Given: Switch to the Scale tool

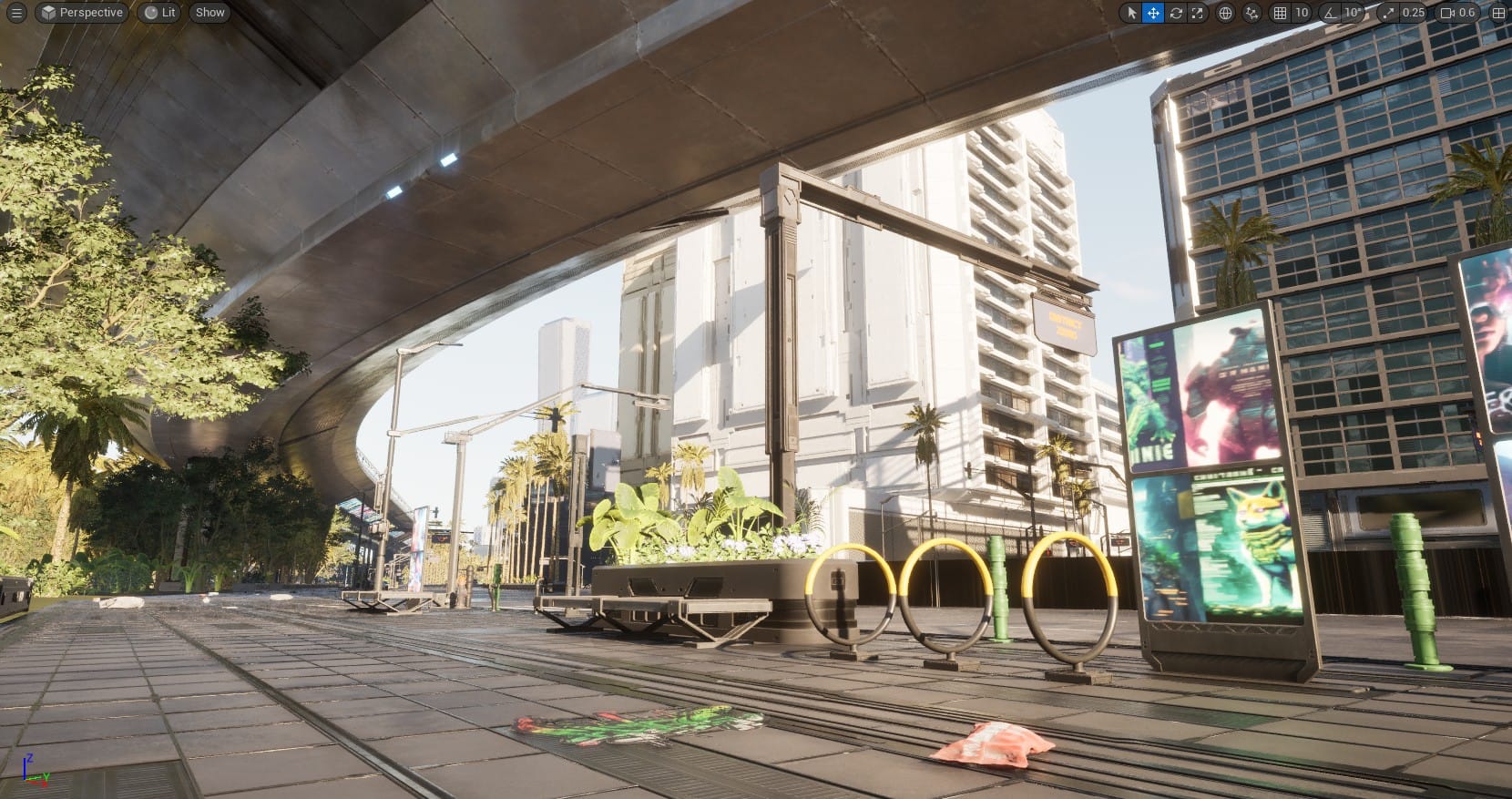Looking at the screenshot, I should point(1196,13).
